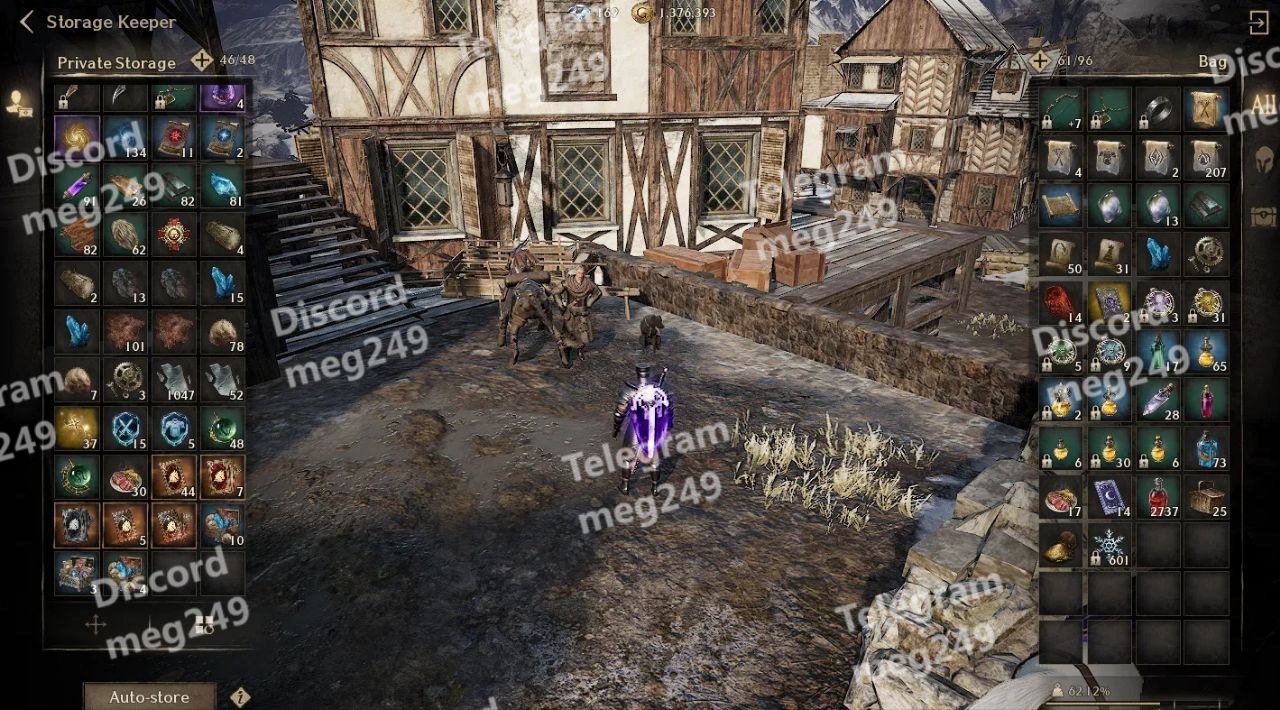Select the snowflake item stack of 601

coord(1109,546)
